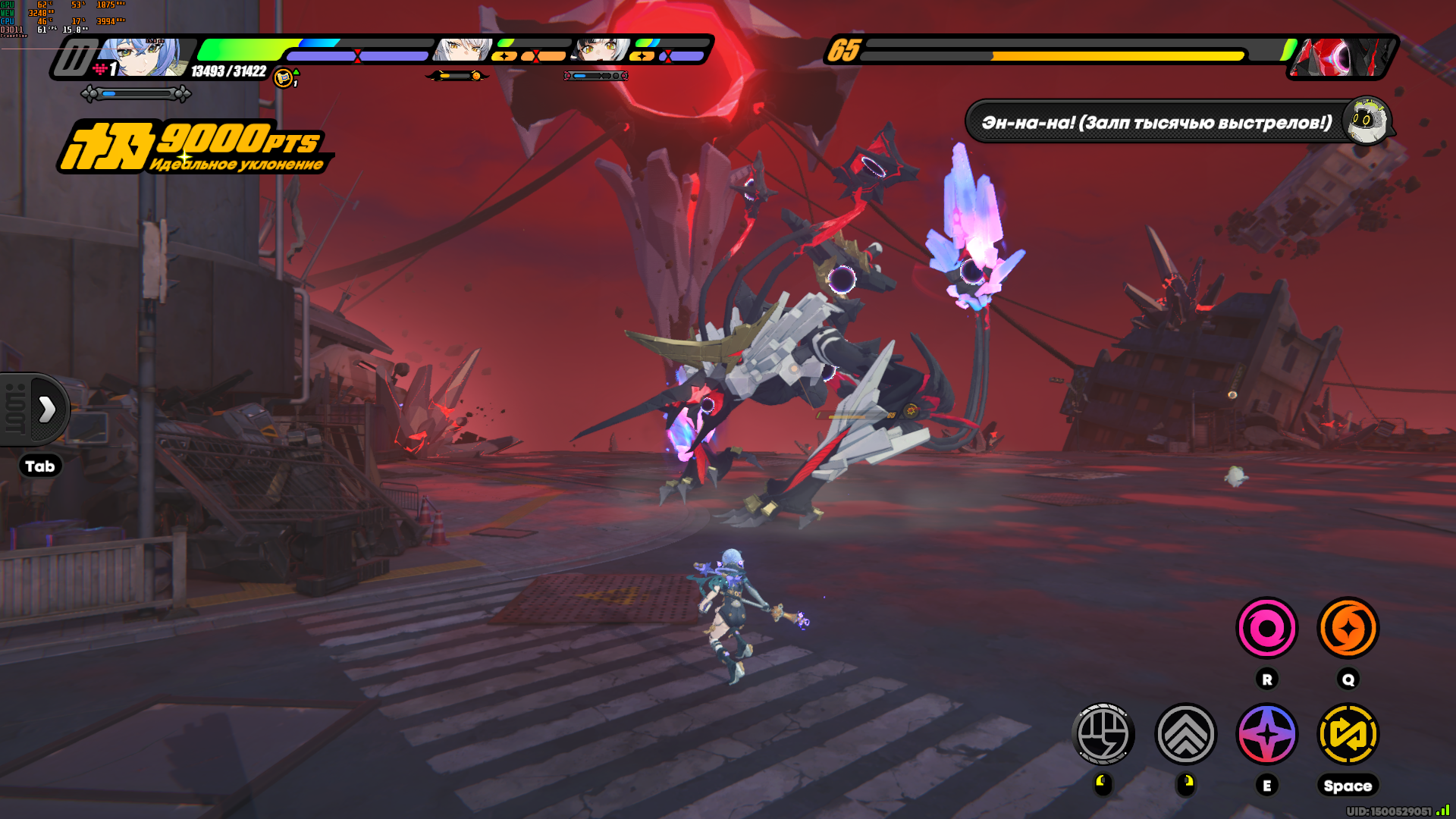Expand the side panel with the arrow
Viewport: 1456px width, 819px height.
(47, 409)
